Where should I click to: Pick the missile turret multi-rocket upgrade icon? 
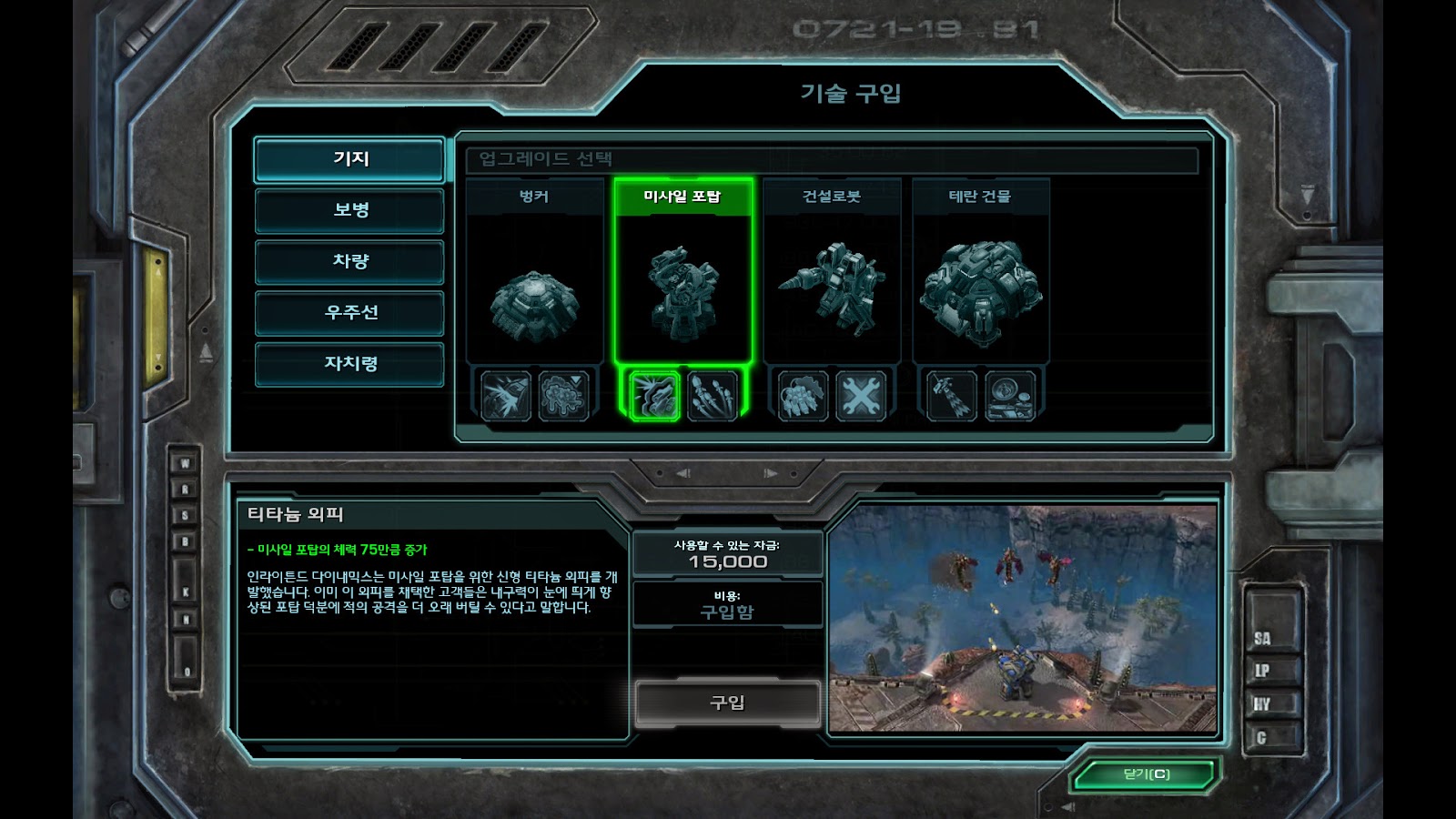pos(713,396)
